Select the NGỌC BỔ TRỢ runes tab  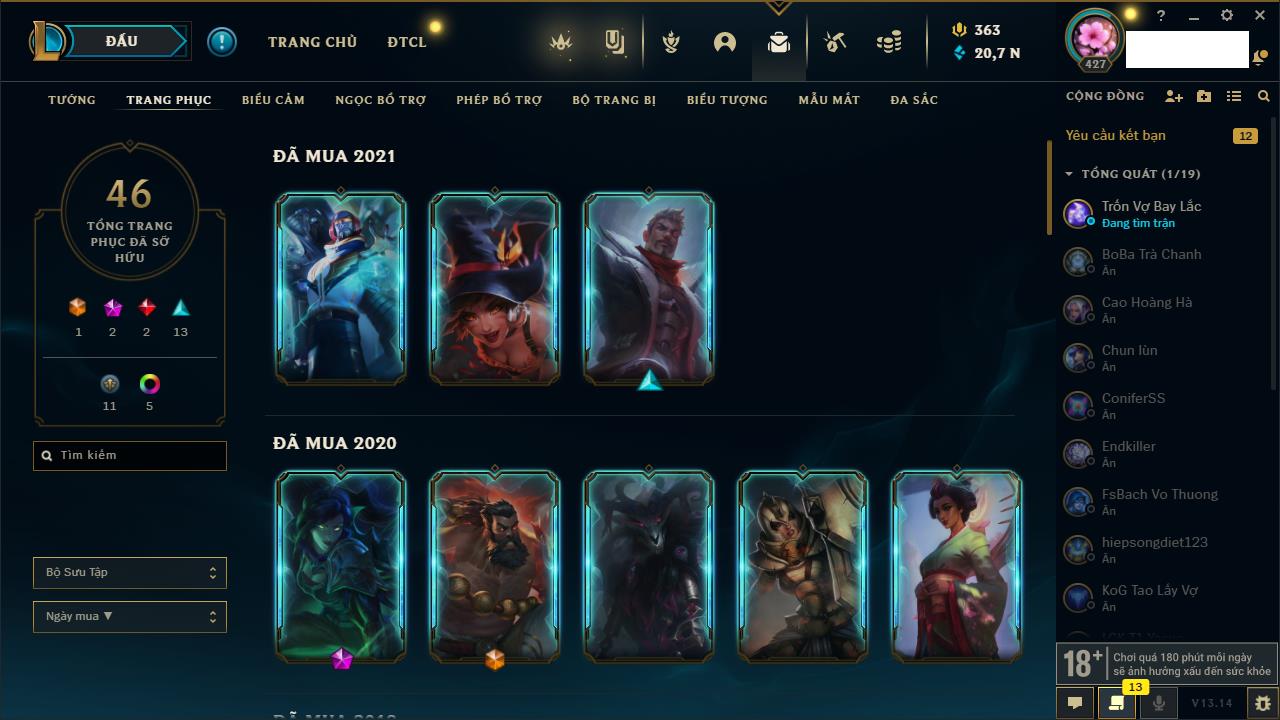pos(380,100)
